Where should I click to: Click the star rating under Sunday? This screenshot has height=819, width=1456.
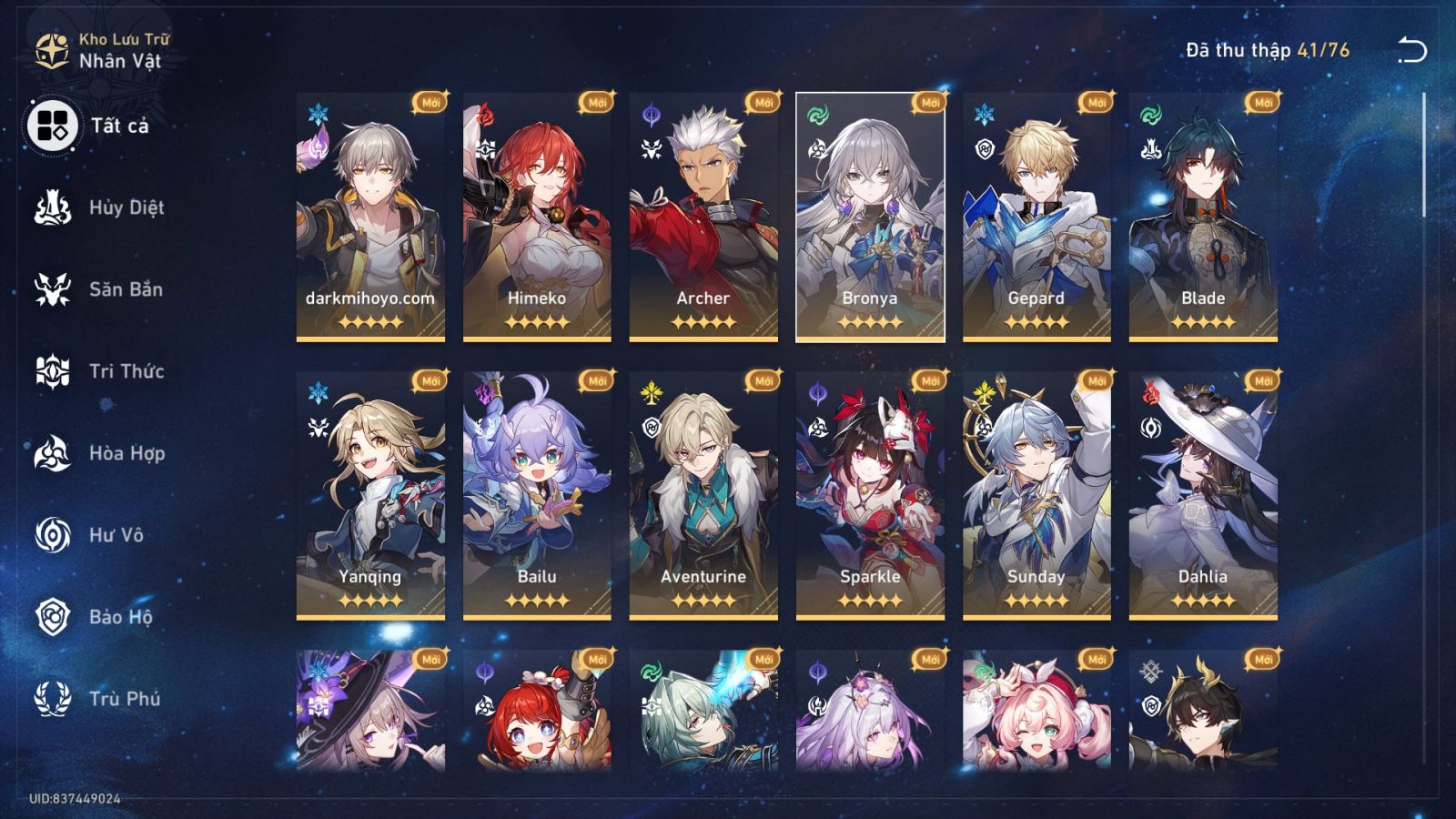pos(1034,601)
